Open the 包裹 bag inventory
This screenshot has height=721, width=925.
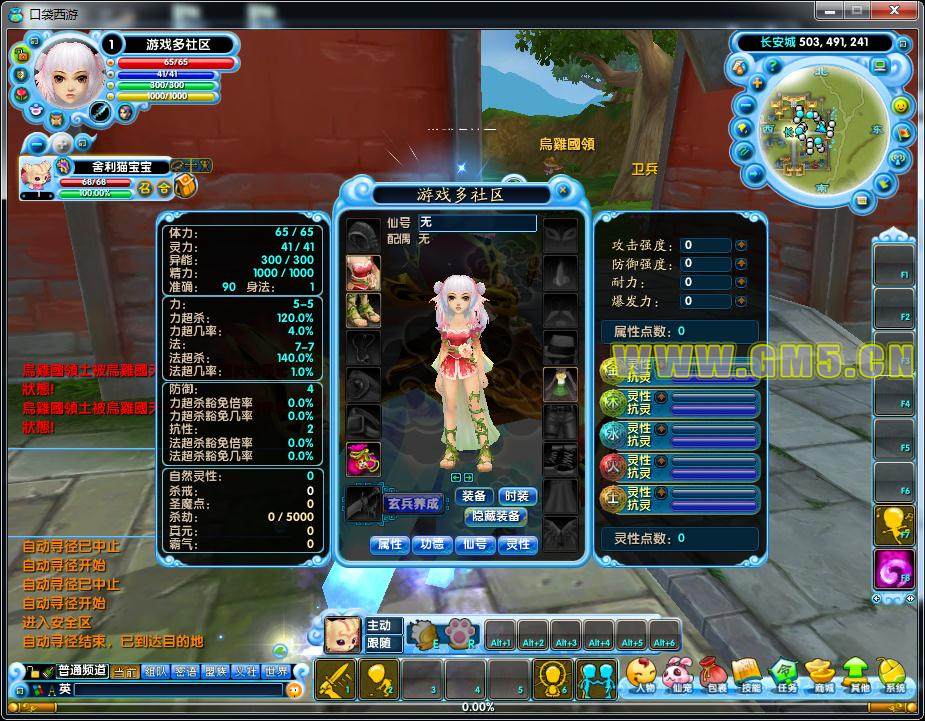716,674
